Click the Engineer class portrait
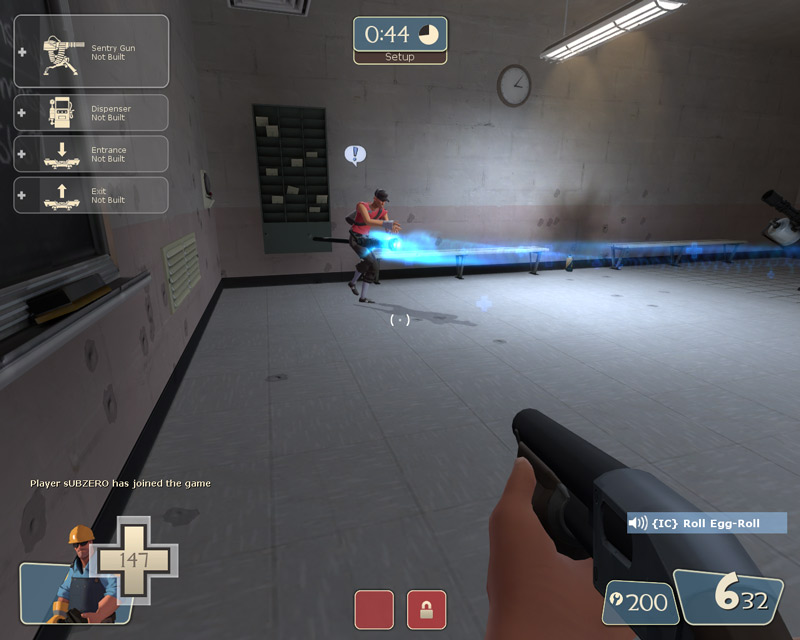800x640 pixels. [x=76, y=580]
